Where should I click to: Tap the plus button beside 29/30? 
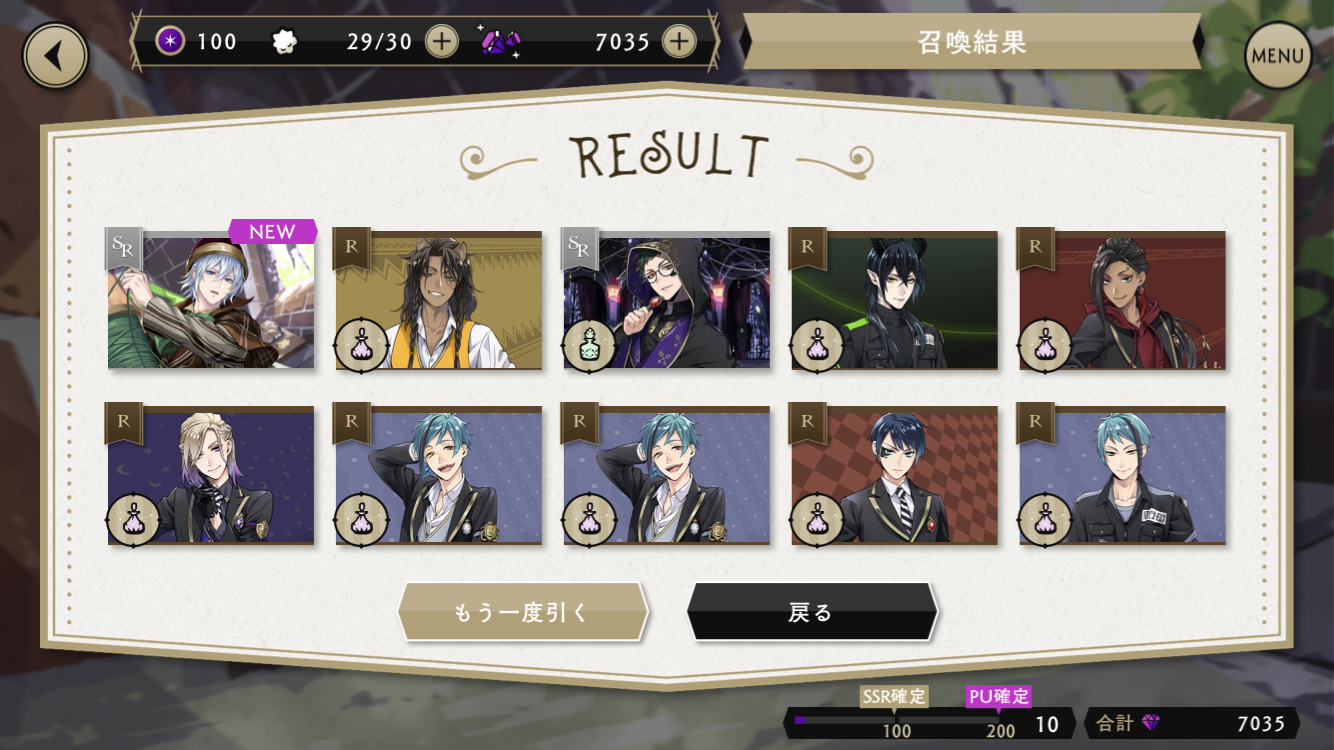[441, 41]
